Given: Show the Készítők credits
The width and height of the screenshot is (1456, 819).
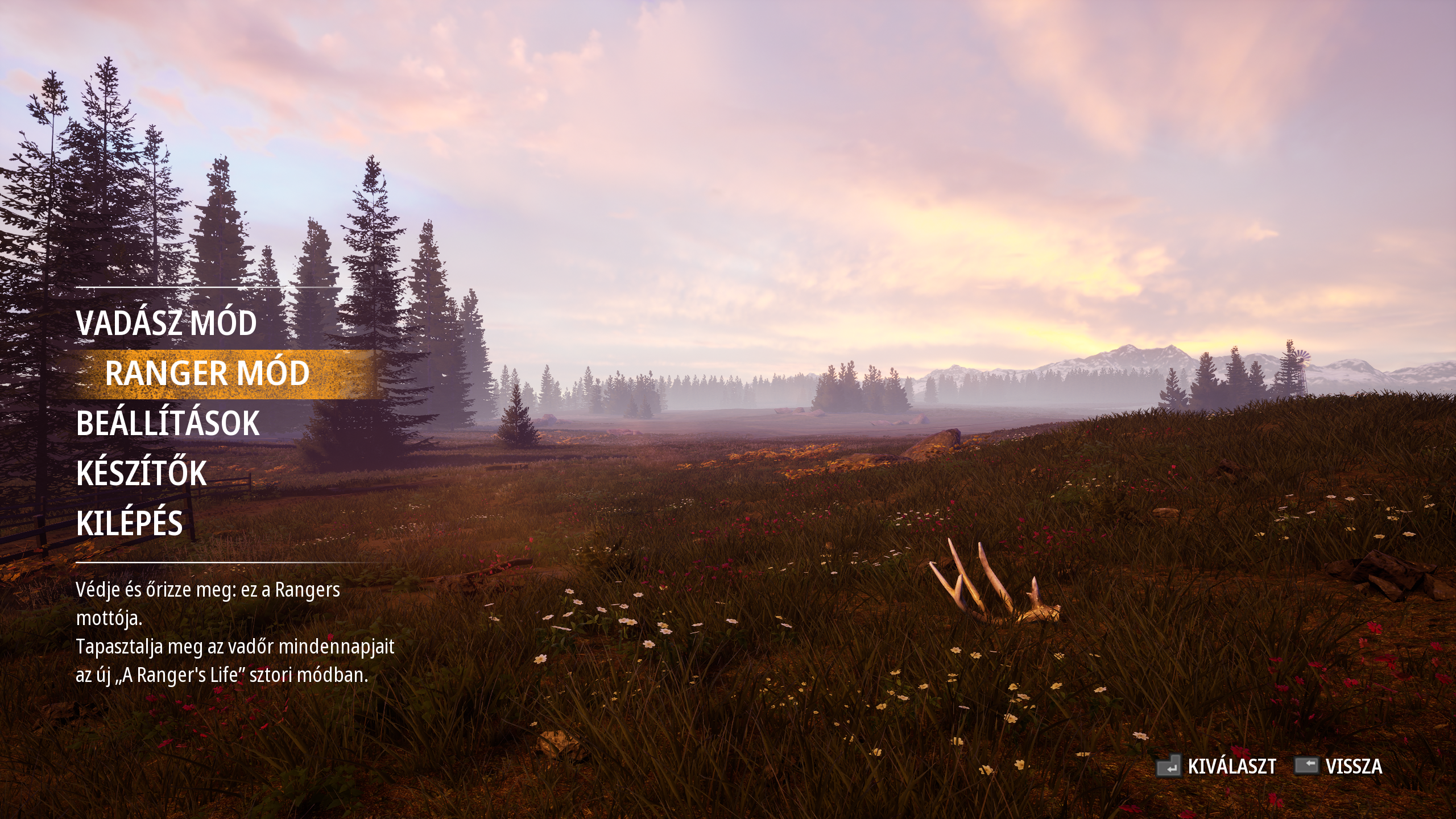Looking at the screenshot, I should [141, 473].
